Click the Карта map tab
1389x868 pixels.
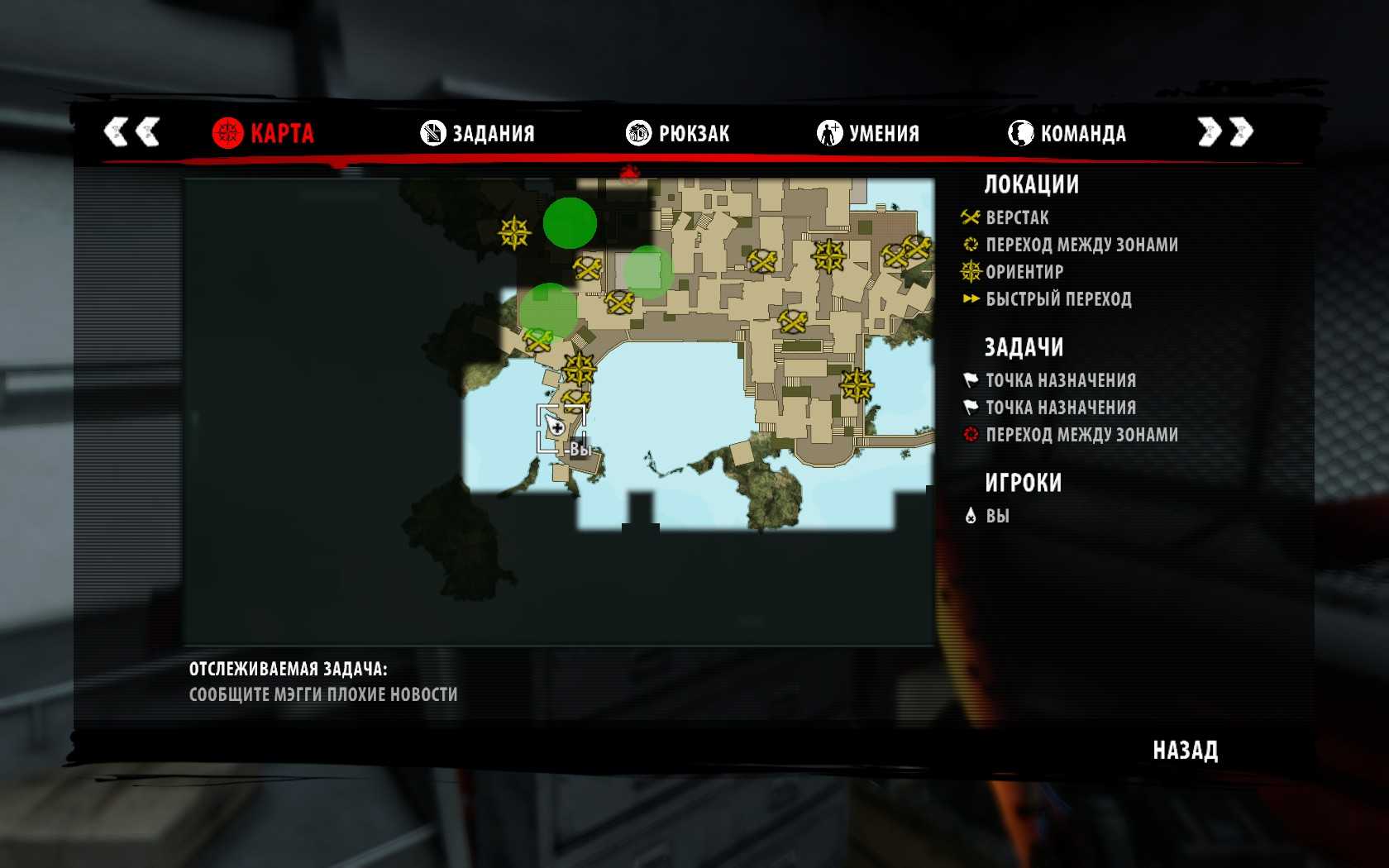[263, 133]
